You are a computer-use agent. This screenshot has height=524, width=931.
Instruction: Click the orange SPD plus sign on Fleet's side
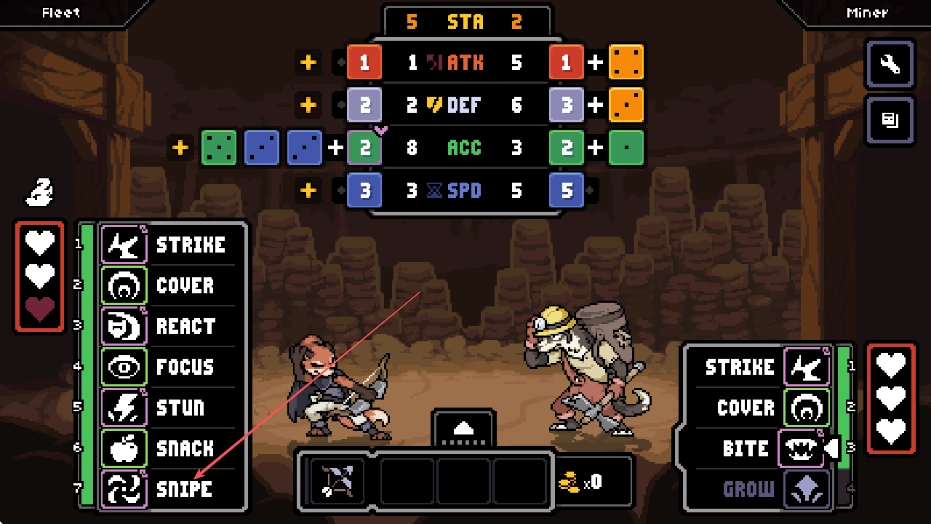pyautogui.click(x=308, y=189)
